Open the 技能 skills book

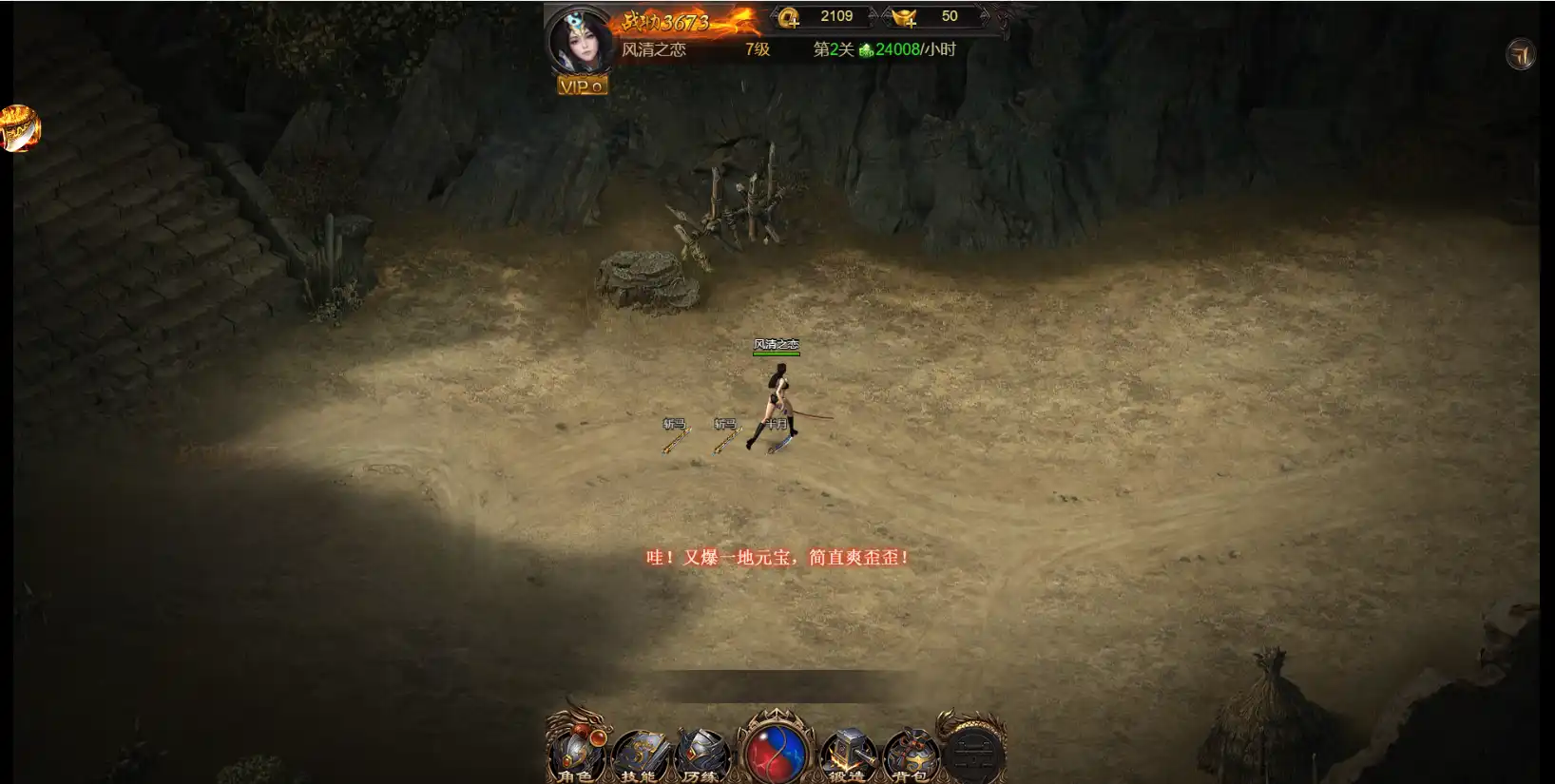tap(640, 755)
